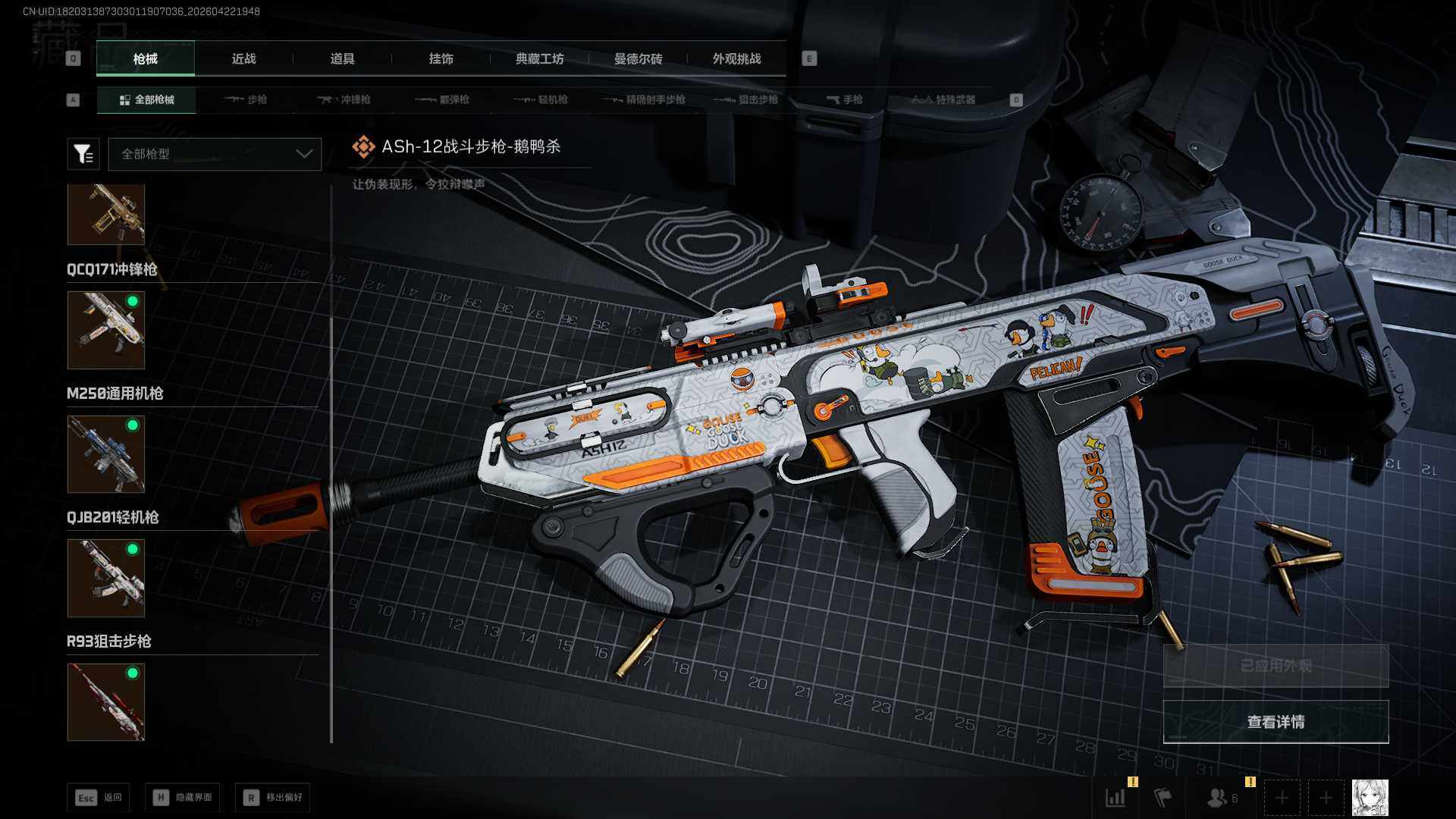This screenshot has height=819, width=1456.
Task: Show the 轻机枪 light machine guns
Action: [541, 100]
